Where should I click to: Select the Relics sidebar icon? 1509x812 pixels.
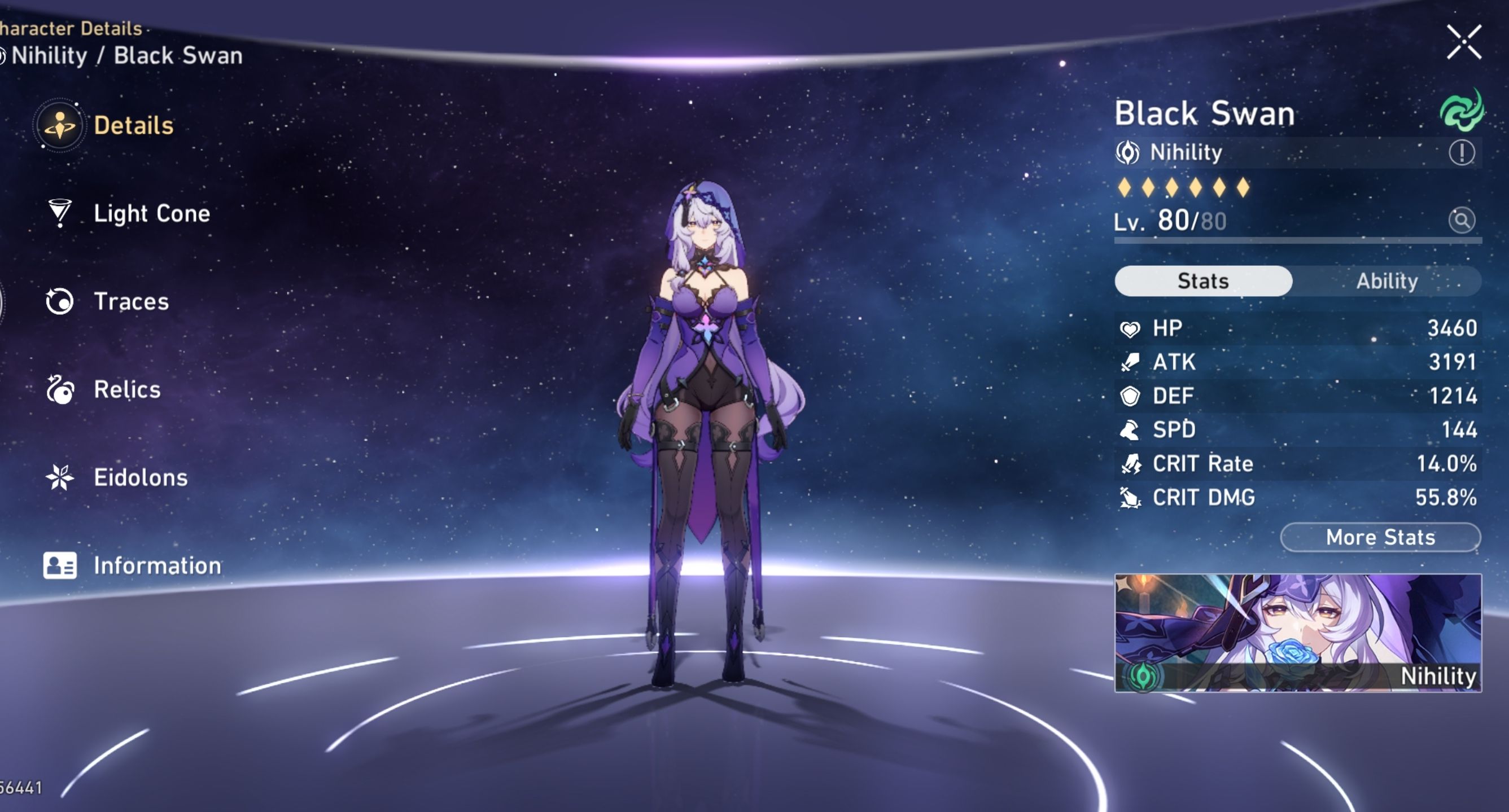60,389
